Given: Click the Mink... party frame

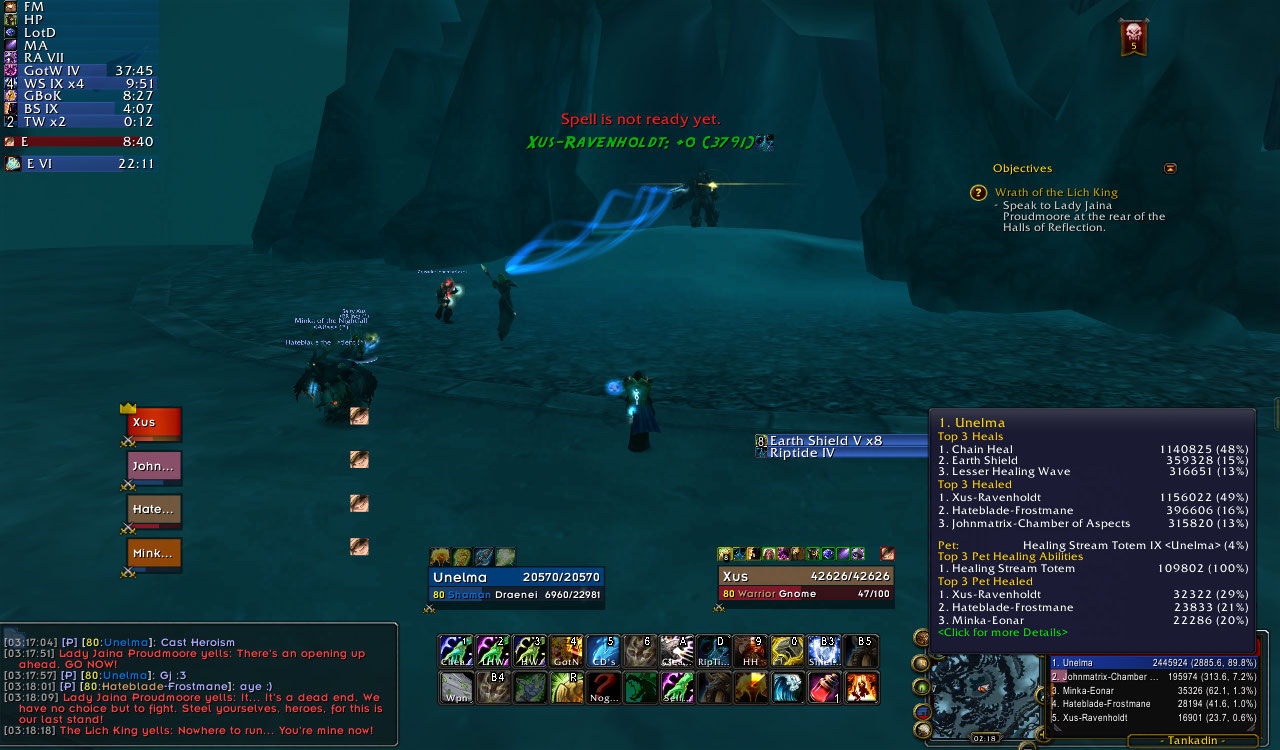Looking at the screenshot, I should [154, 553].
